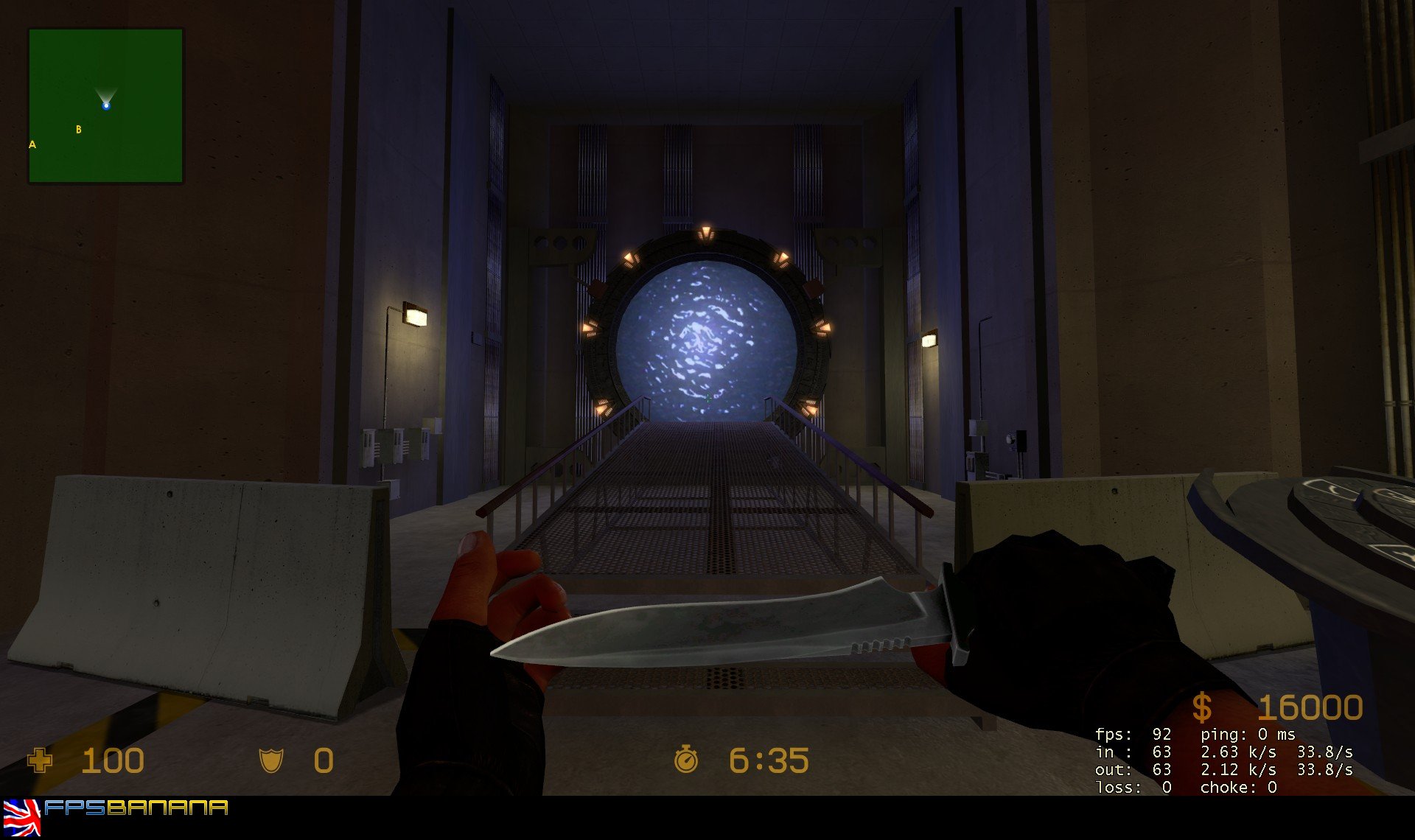Click the green crosshair at screen center
This screenshot has height=840, width=1415.
(707, 398)
